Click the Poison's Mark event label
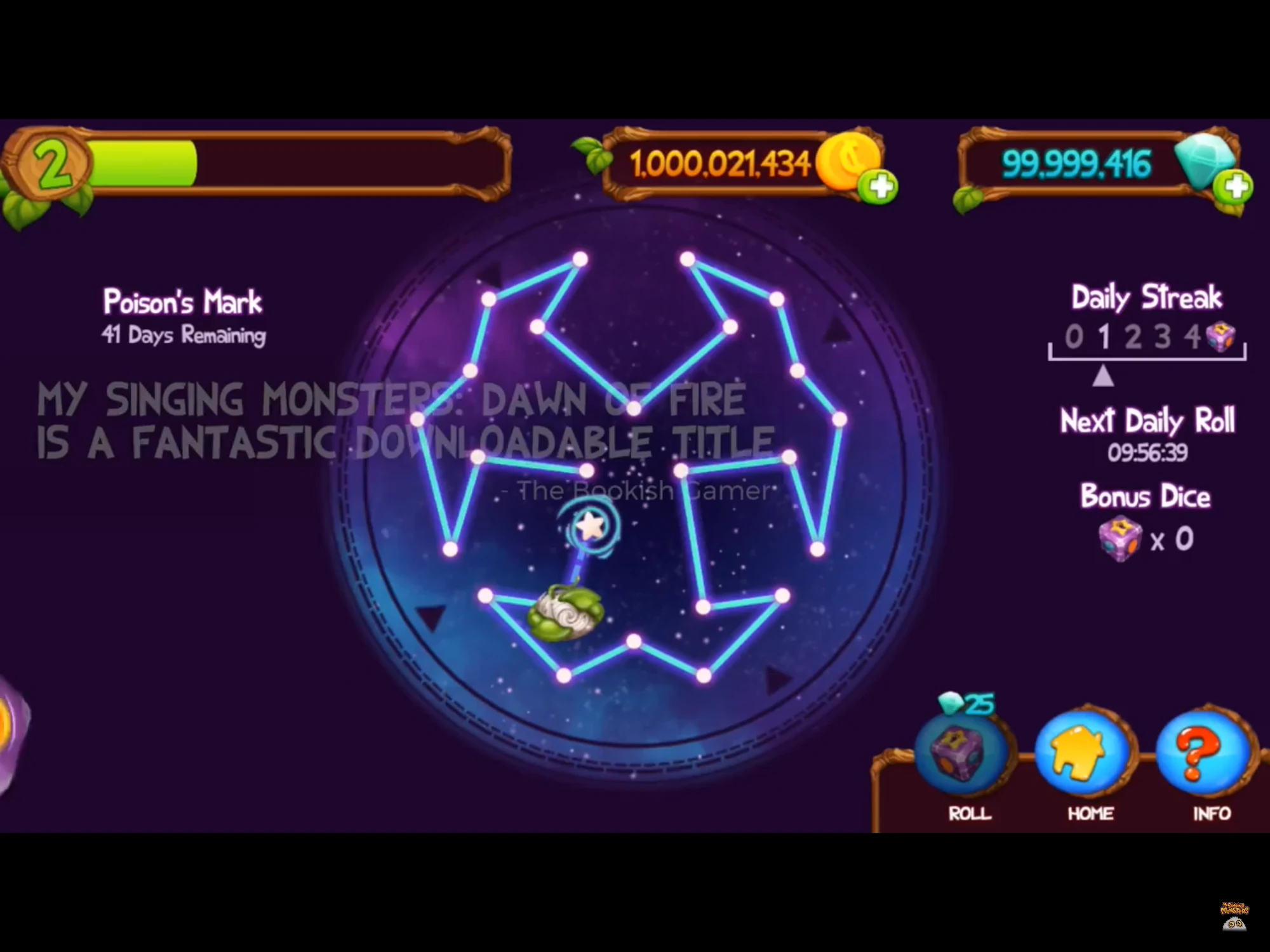The width and height of the screenshot is (1270, 952). click(182, 301)
